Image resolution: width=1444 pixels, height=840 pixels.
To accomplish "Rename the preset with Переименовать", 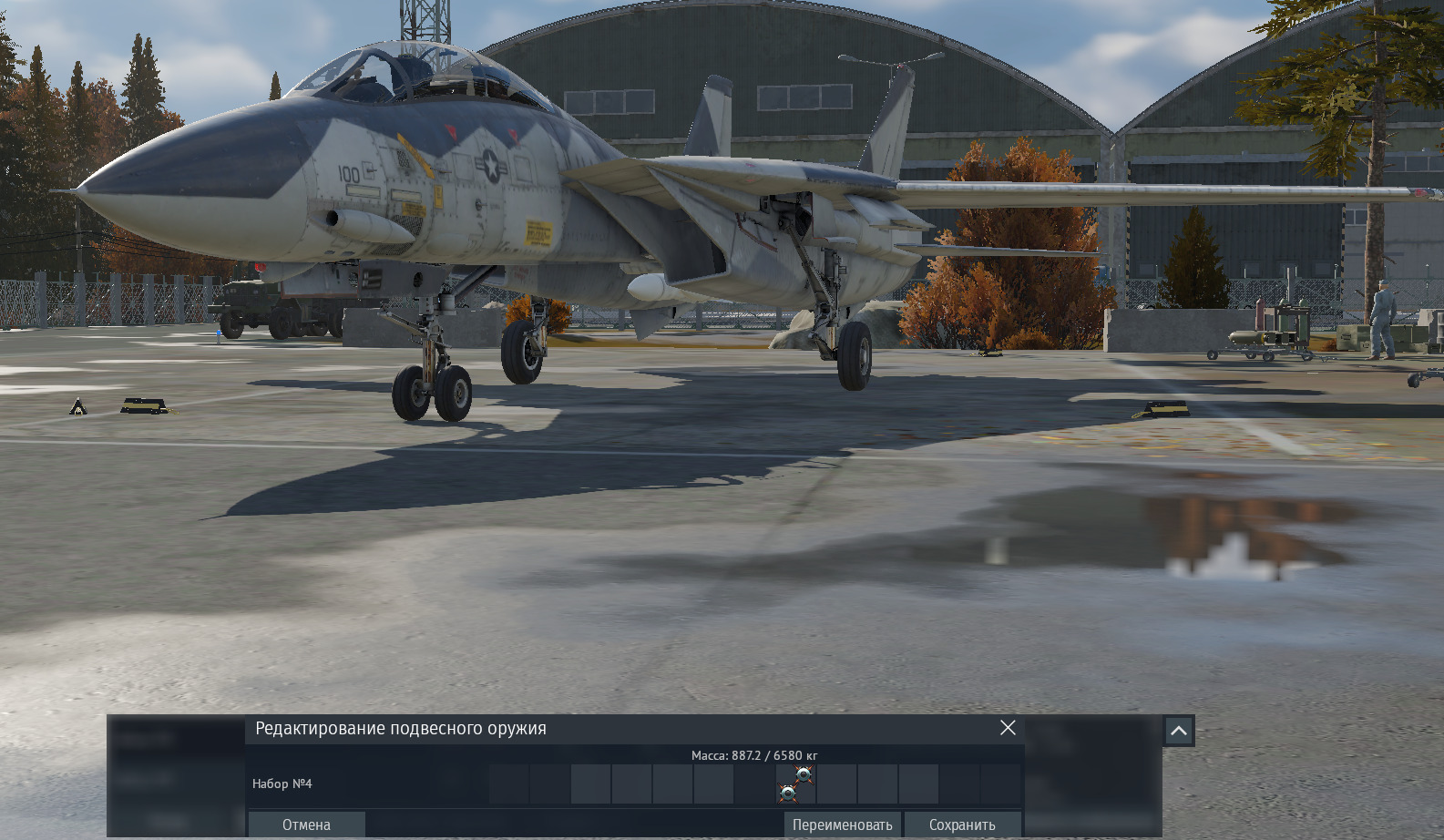I will (842, 825).
